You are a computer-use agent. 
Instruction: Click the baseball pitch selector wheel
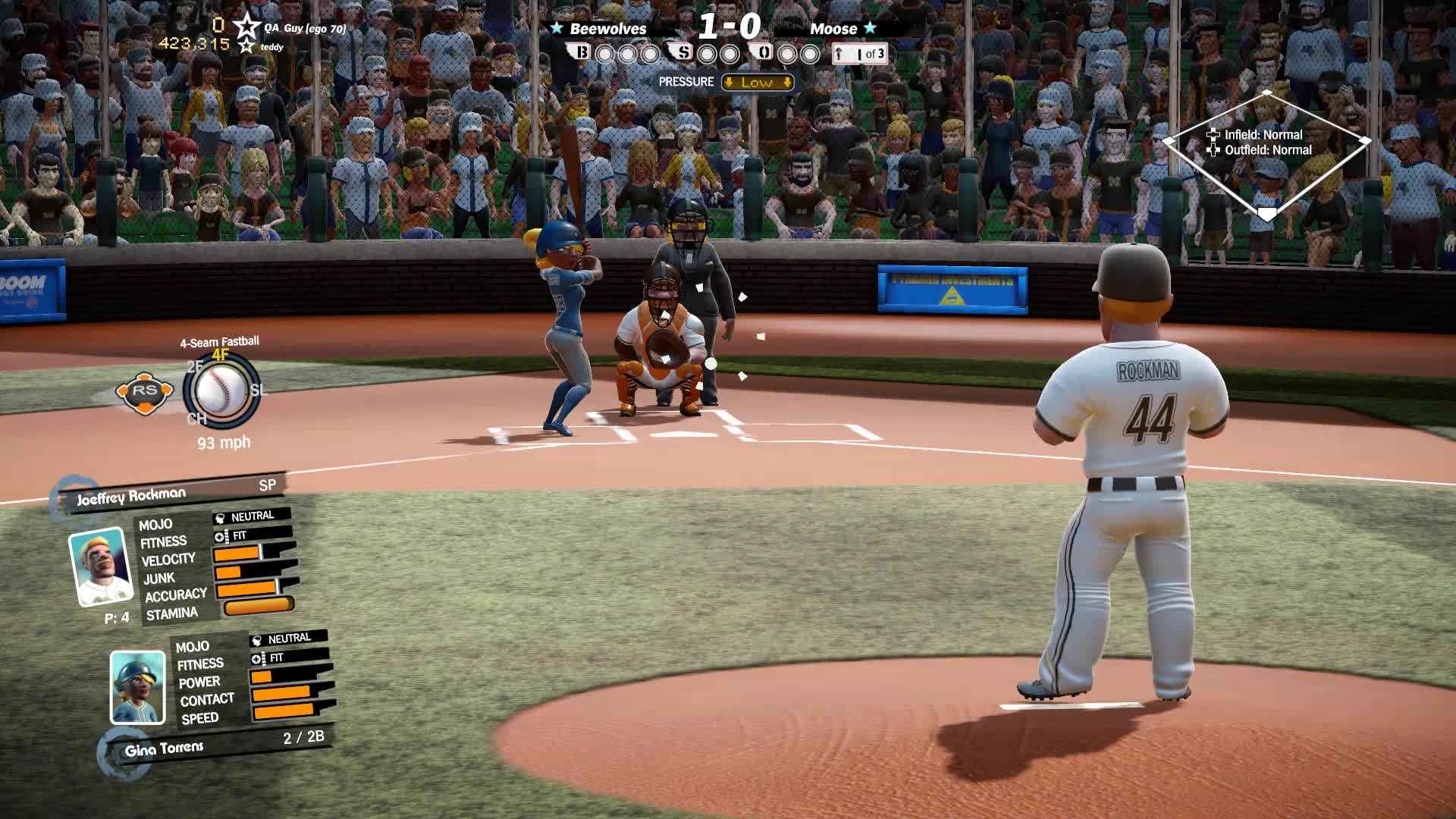tap(221, 391)
